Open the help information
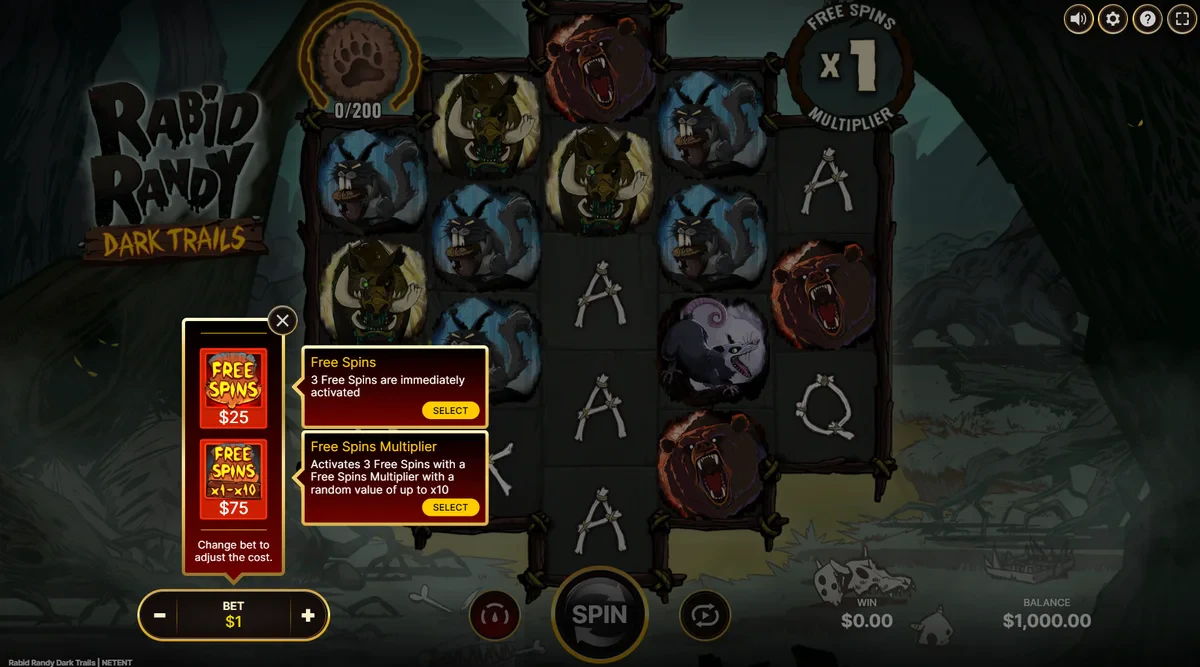The image size is (1200, 667). coord(1148,18)
